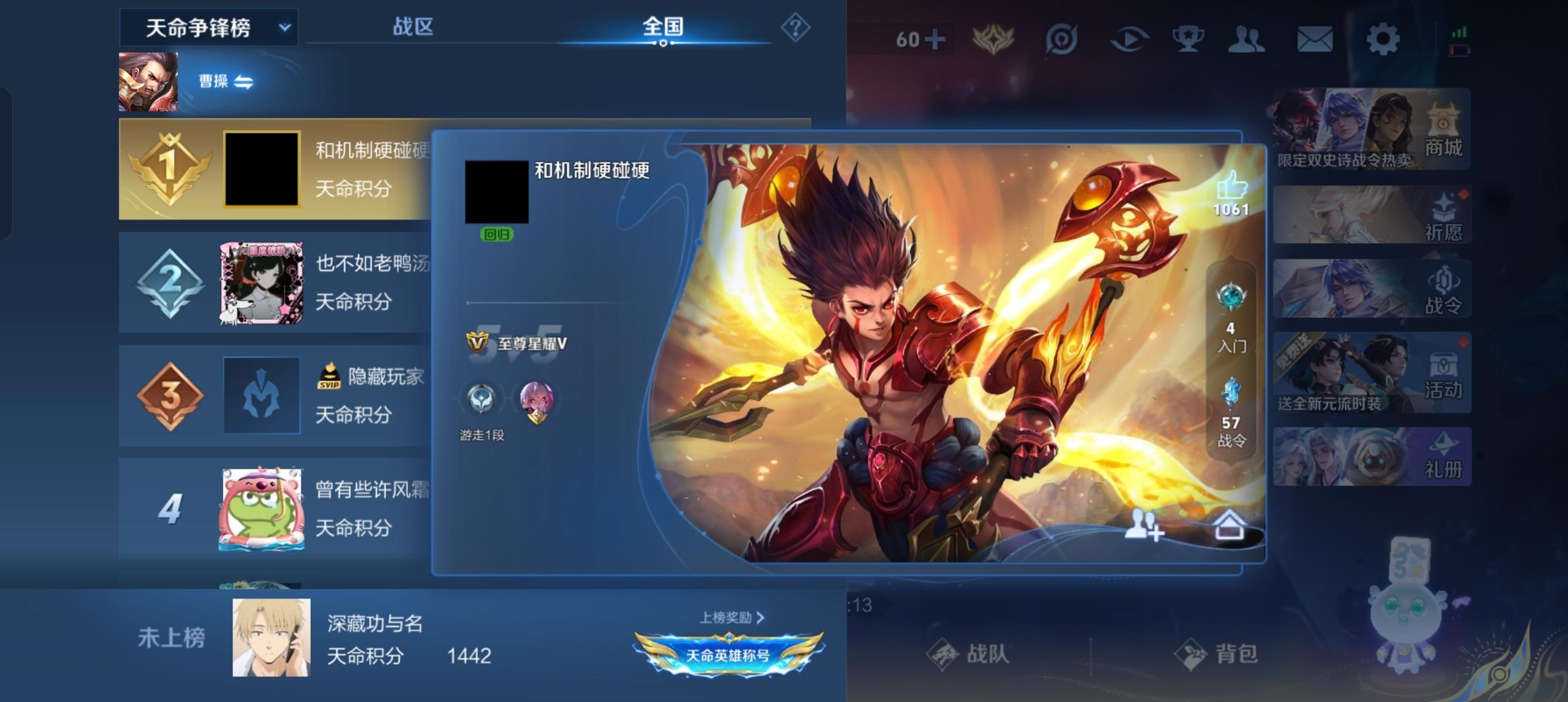This screenshot has width=1568, height=702.
Task: Open the esports trophy icon
Action: point(1188,38)
